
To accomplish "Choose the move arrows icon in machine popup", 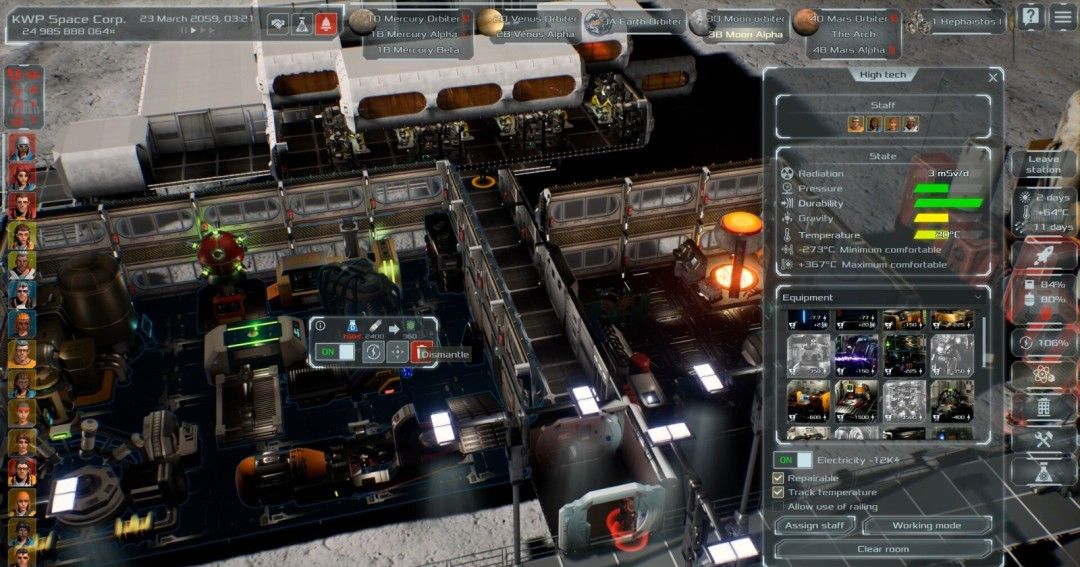I will pos(398,352).
